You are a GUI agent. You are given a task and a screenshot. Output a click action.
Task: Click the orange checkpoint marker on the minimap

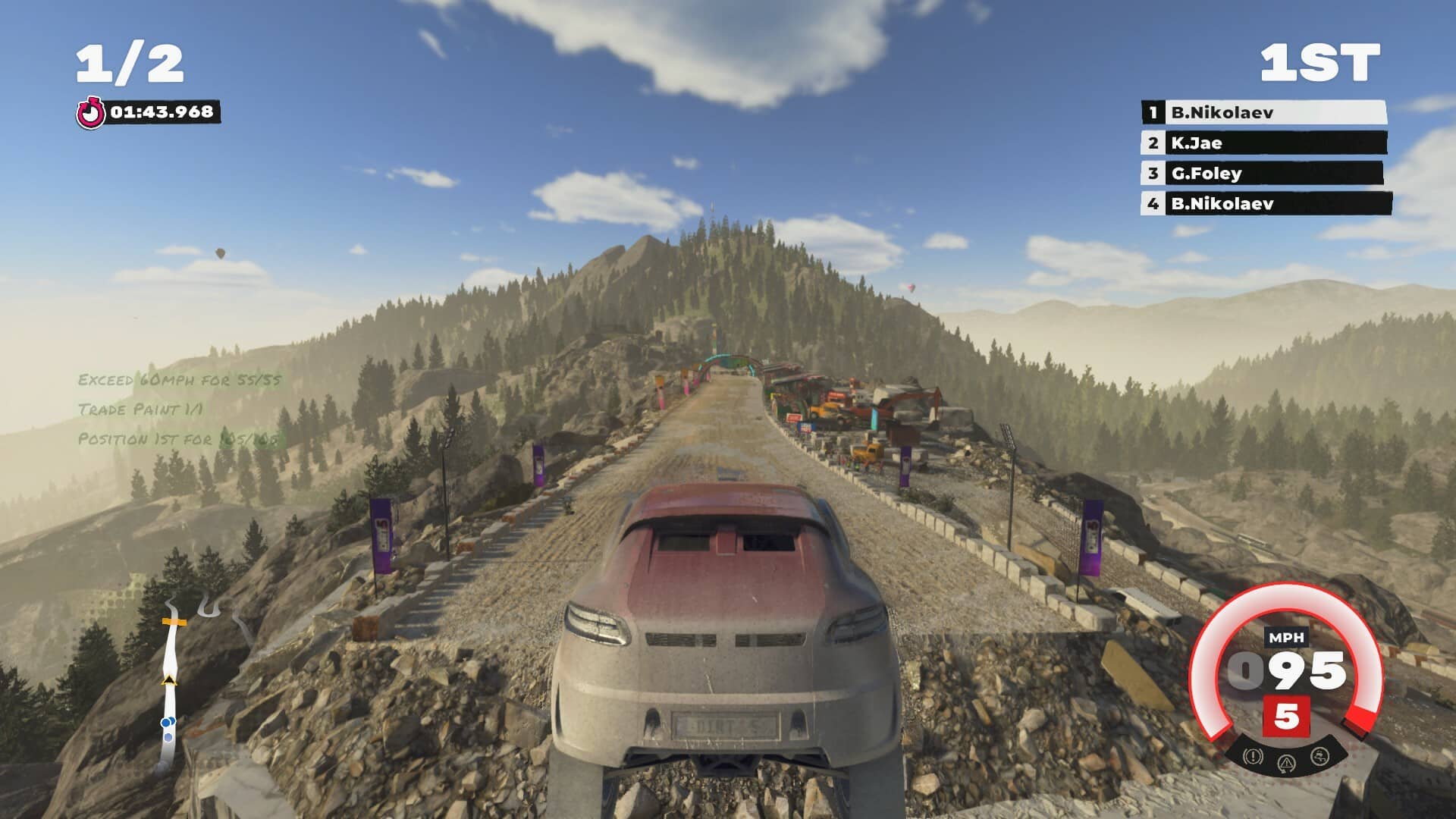point(174,622)
